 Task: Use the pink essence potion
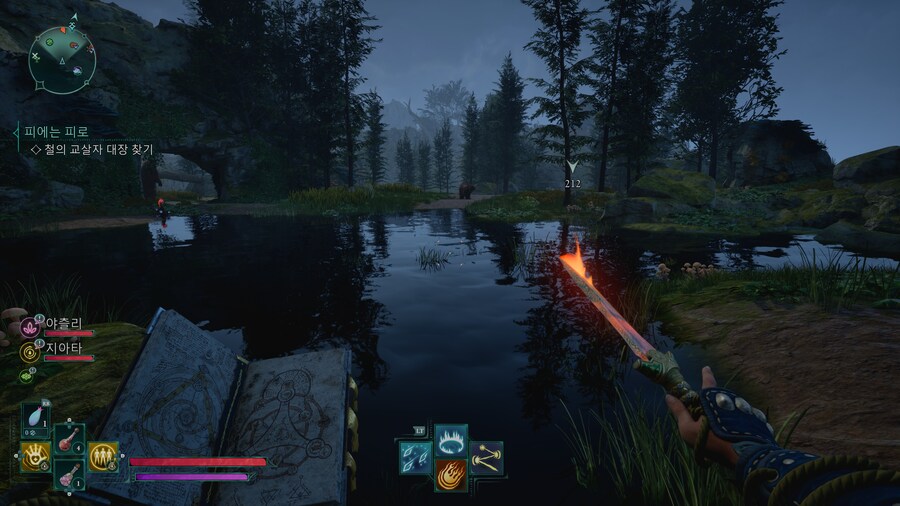[x=68, y=474]
